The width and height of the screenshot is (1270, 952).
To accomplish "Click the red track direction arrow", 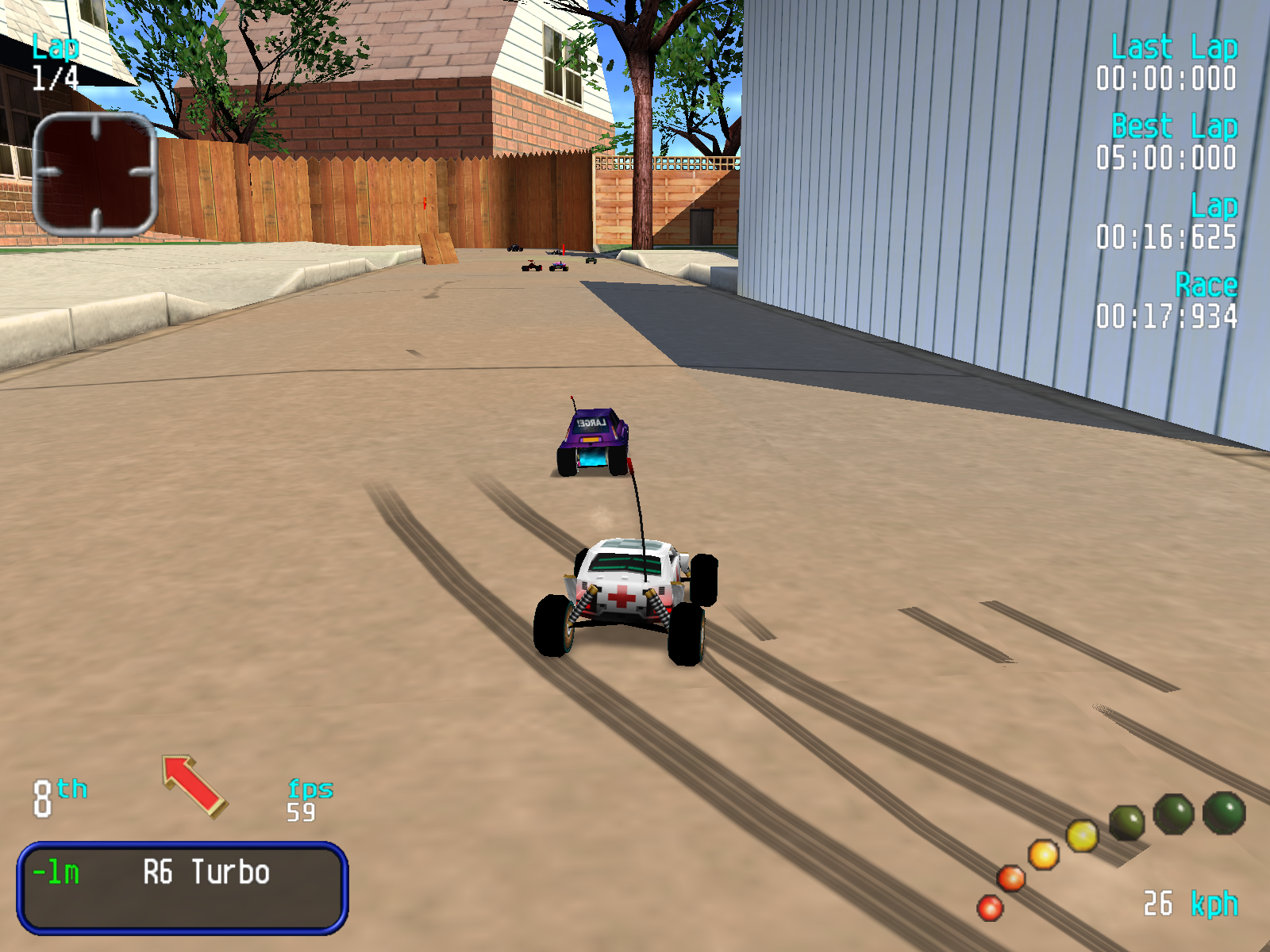I will pos(194,785).
